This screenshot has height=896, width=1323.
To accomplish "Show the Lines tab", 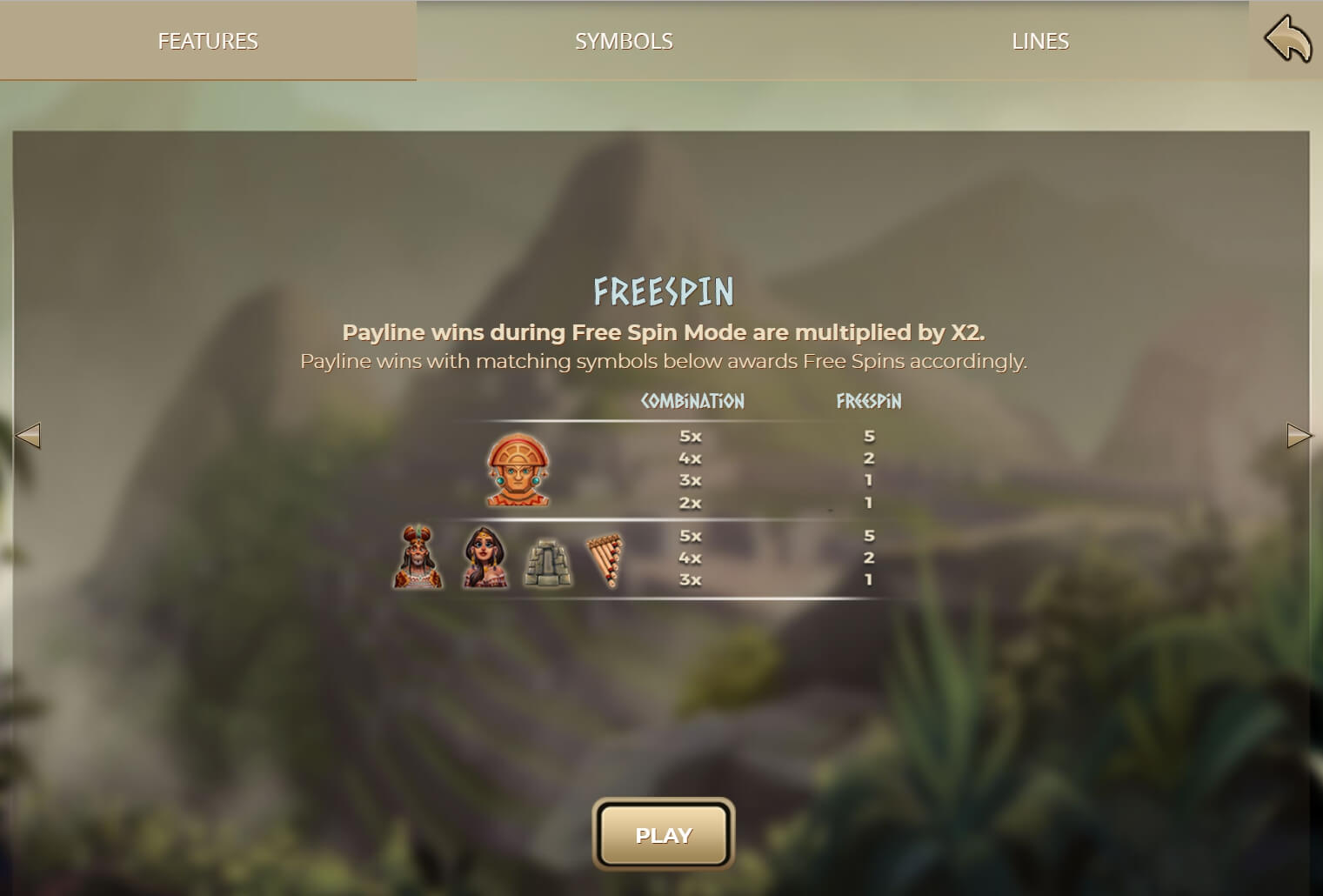I will pos(1040,41).
